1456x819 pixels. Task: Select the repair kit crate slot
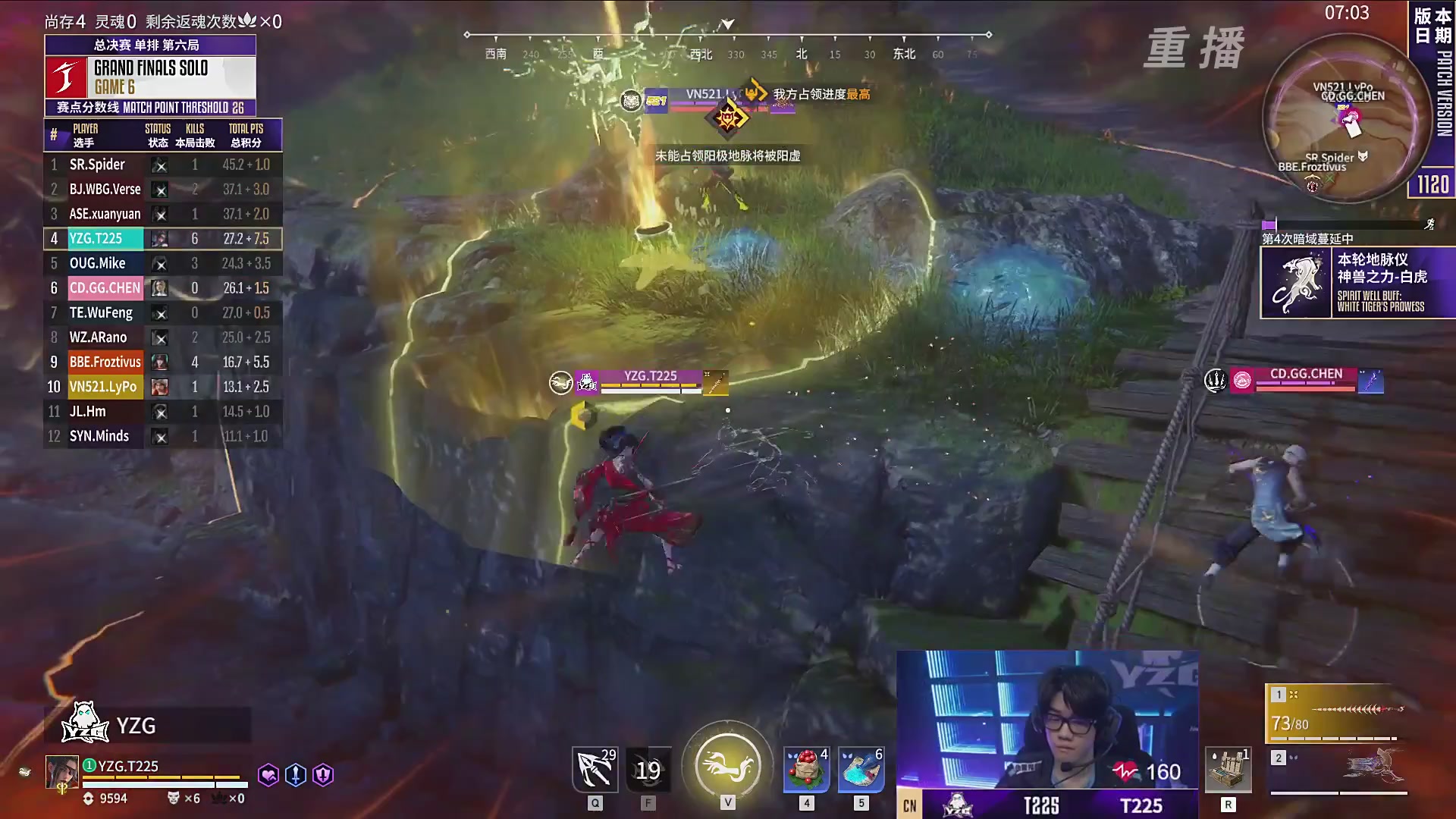(x=1228, y=770)
